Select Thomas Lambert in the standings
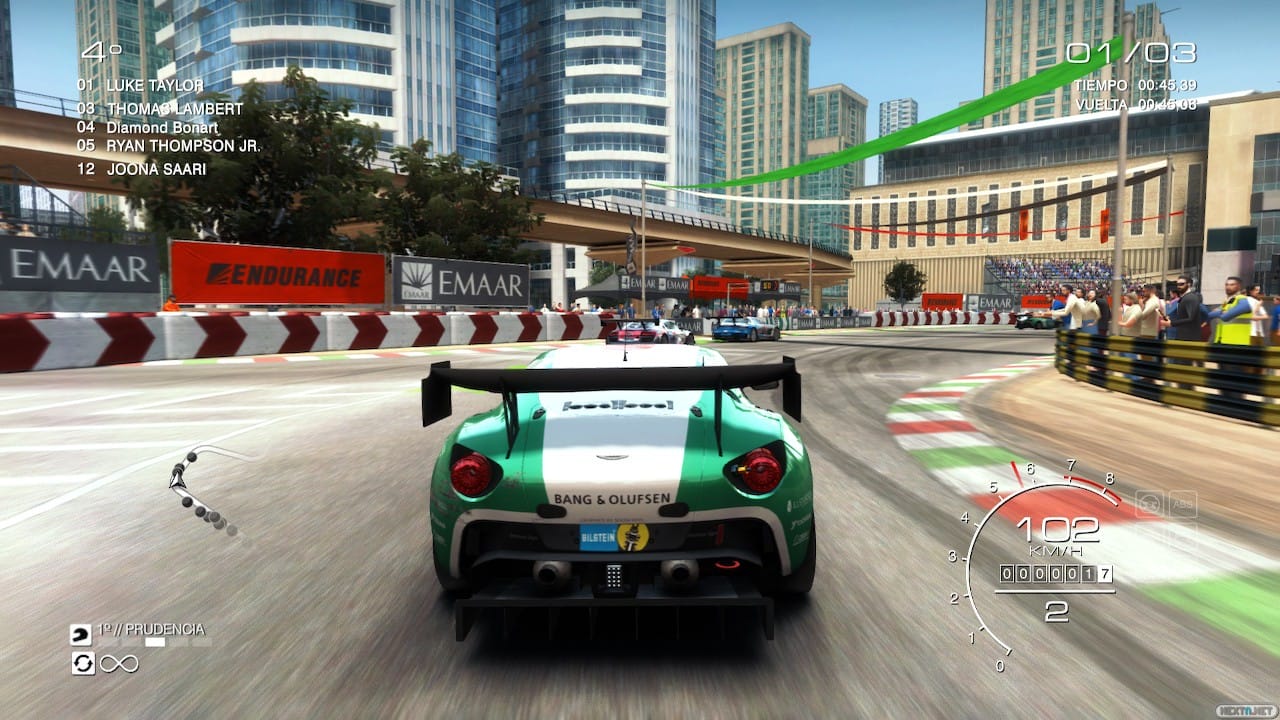 pos(174,108)
